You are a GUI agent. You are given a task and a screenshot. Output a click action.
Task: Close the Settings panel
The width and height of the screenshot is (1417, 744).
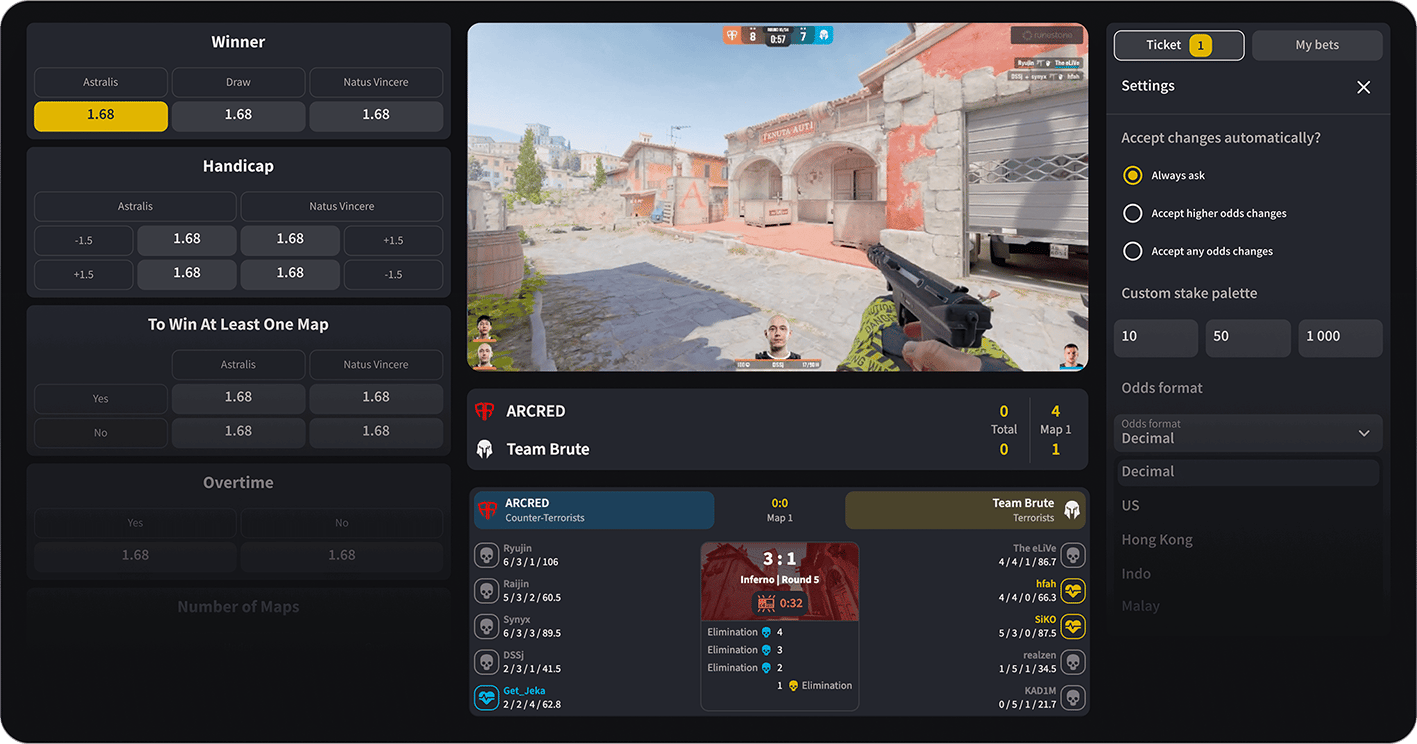(1363, 87)
